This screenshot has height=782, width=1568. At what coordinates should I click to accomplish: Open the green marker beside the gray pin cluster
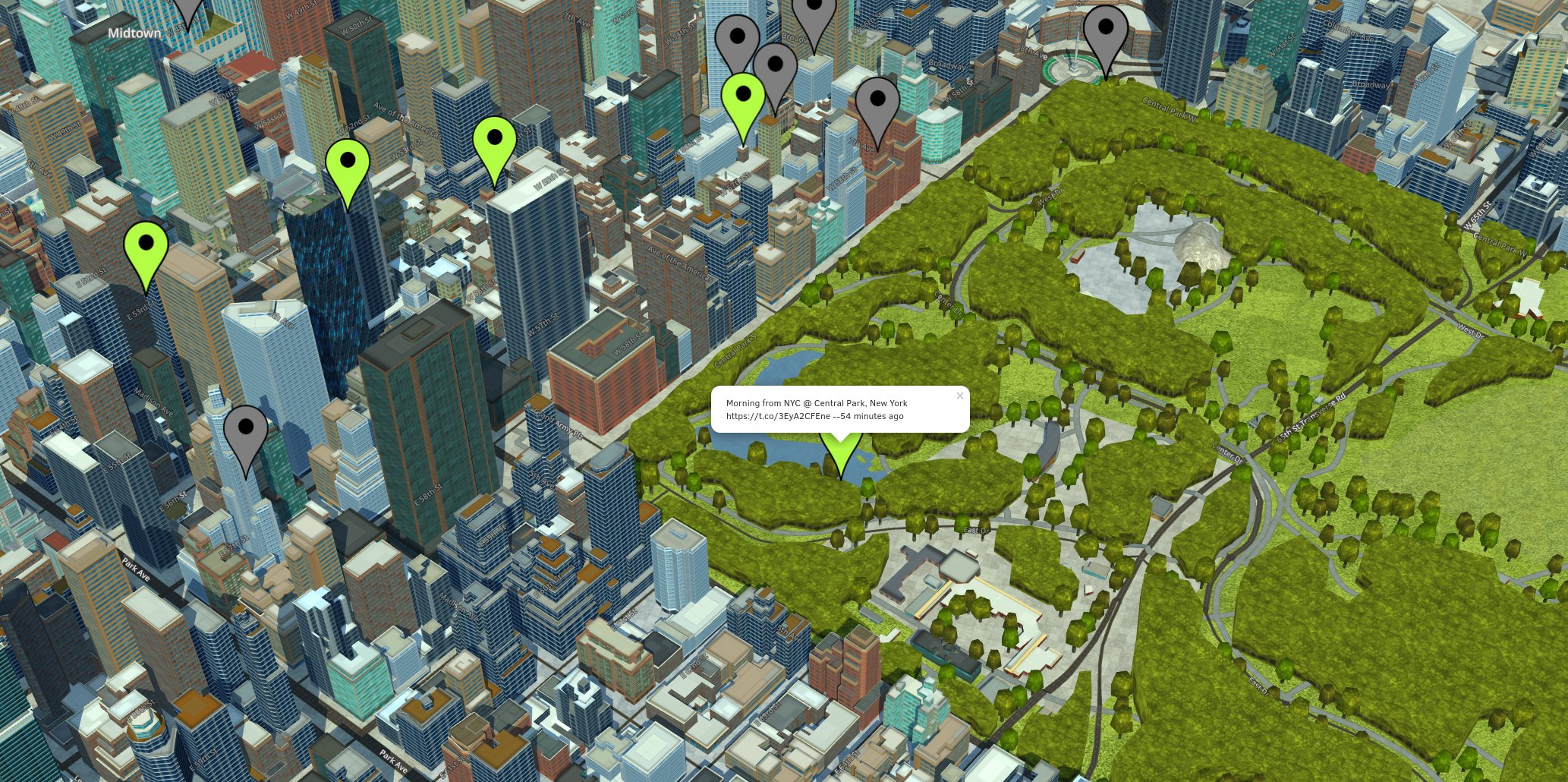(x=743, y=100)
